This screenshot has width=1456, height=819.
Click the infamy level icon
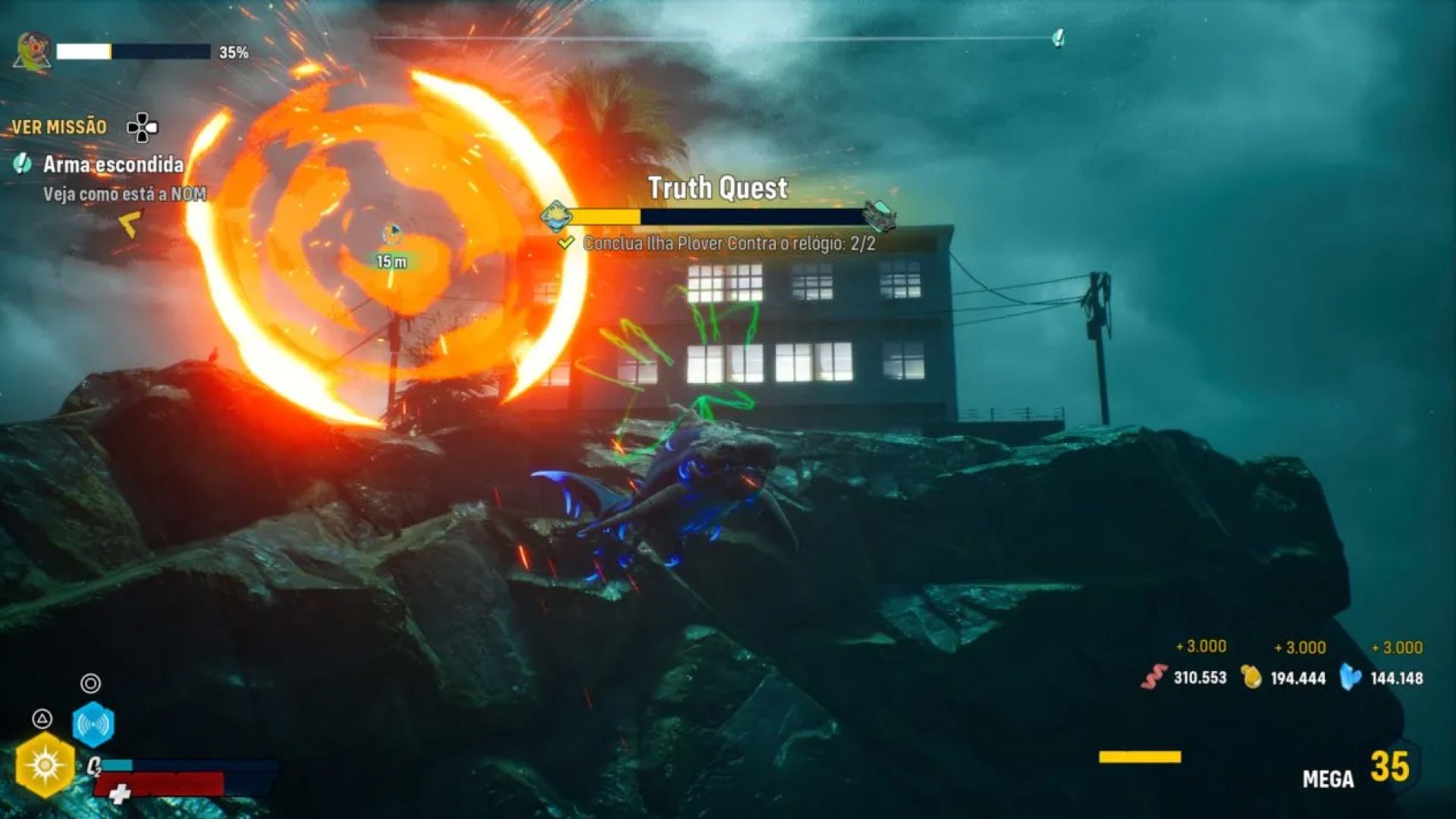33,52
